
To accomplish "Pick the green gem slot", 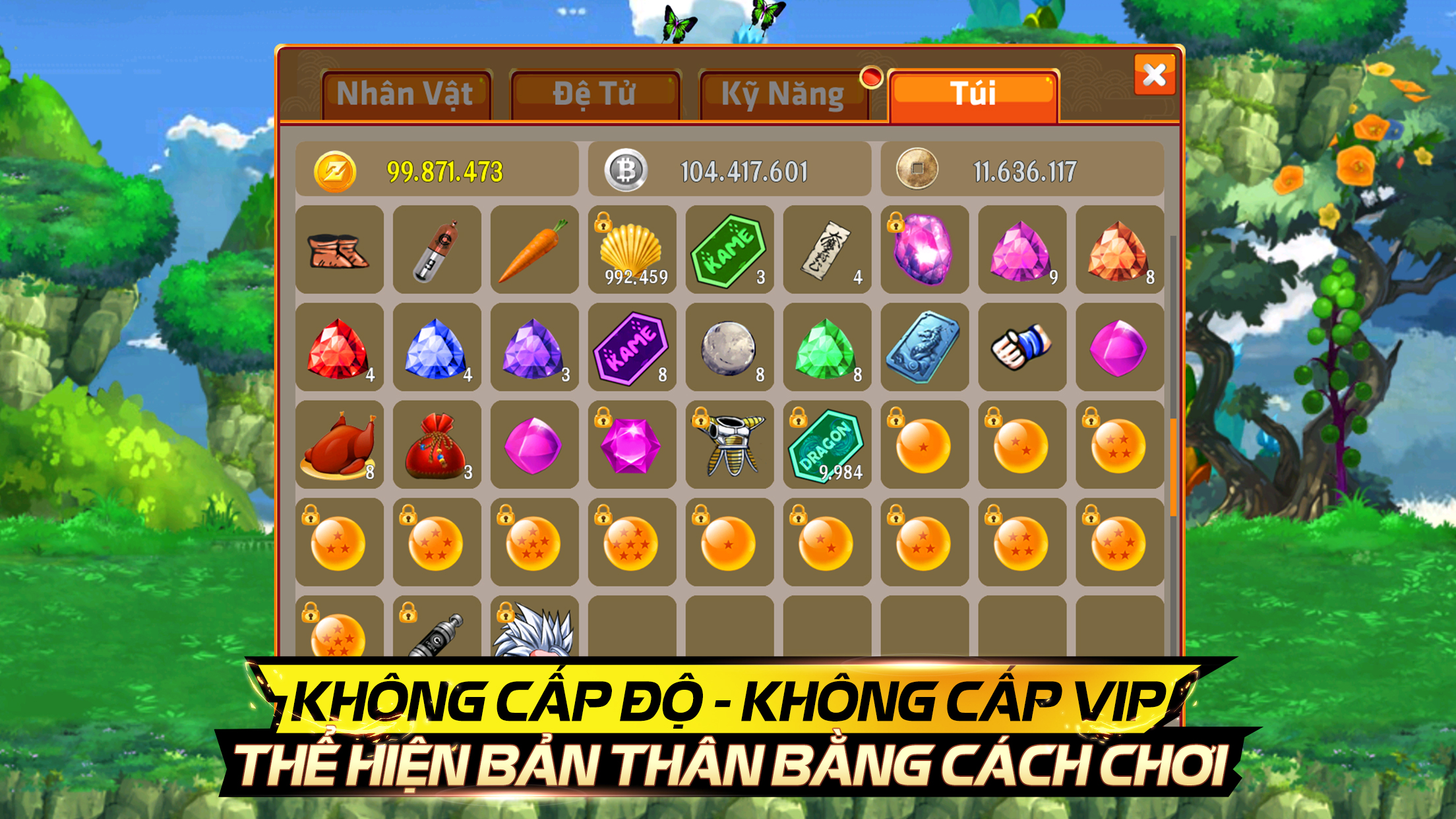I will point(827,347).
